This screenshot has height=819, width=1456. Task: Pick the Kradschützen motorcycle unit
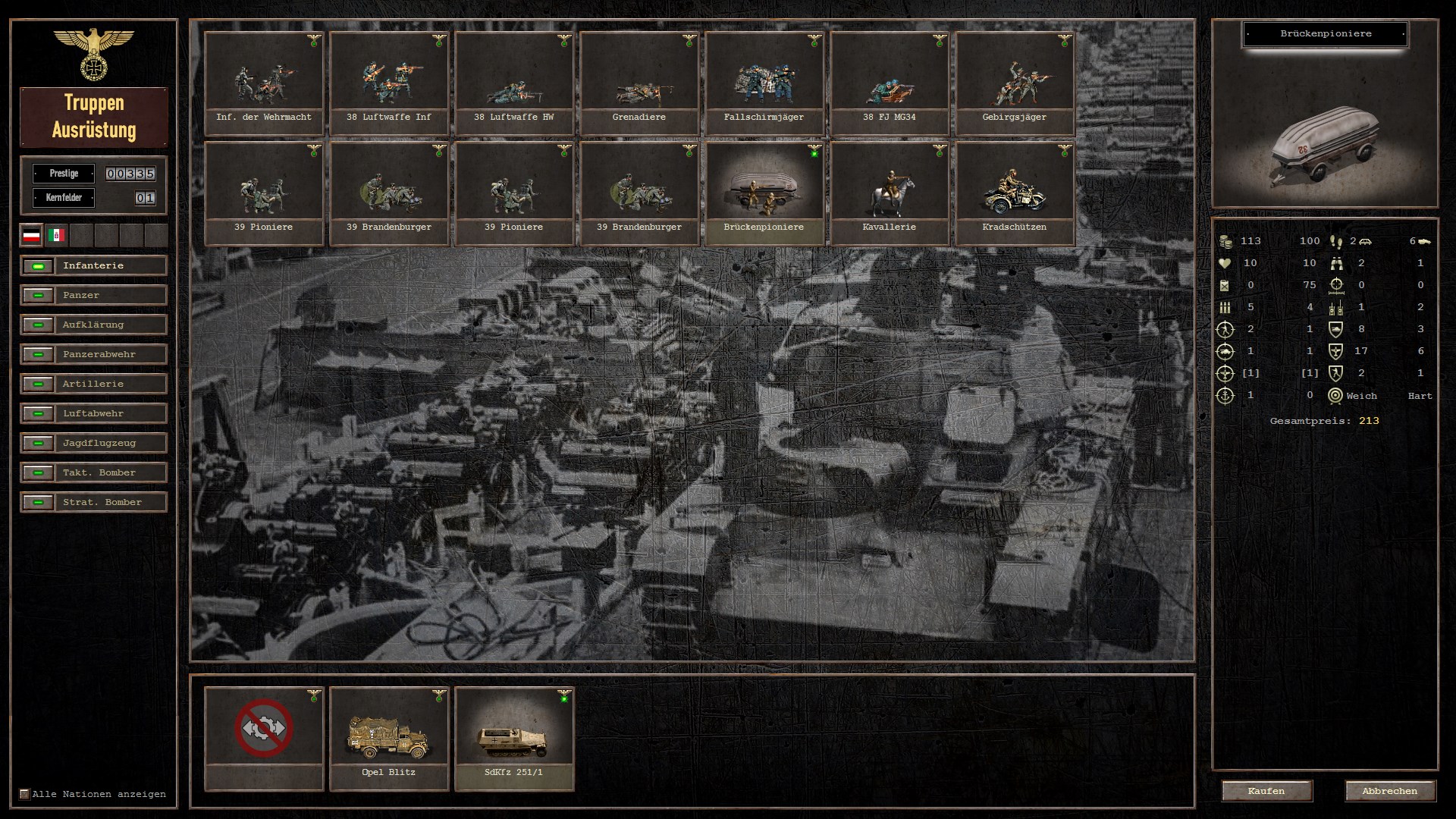(1015, 193)
